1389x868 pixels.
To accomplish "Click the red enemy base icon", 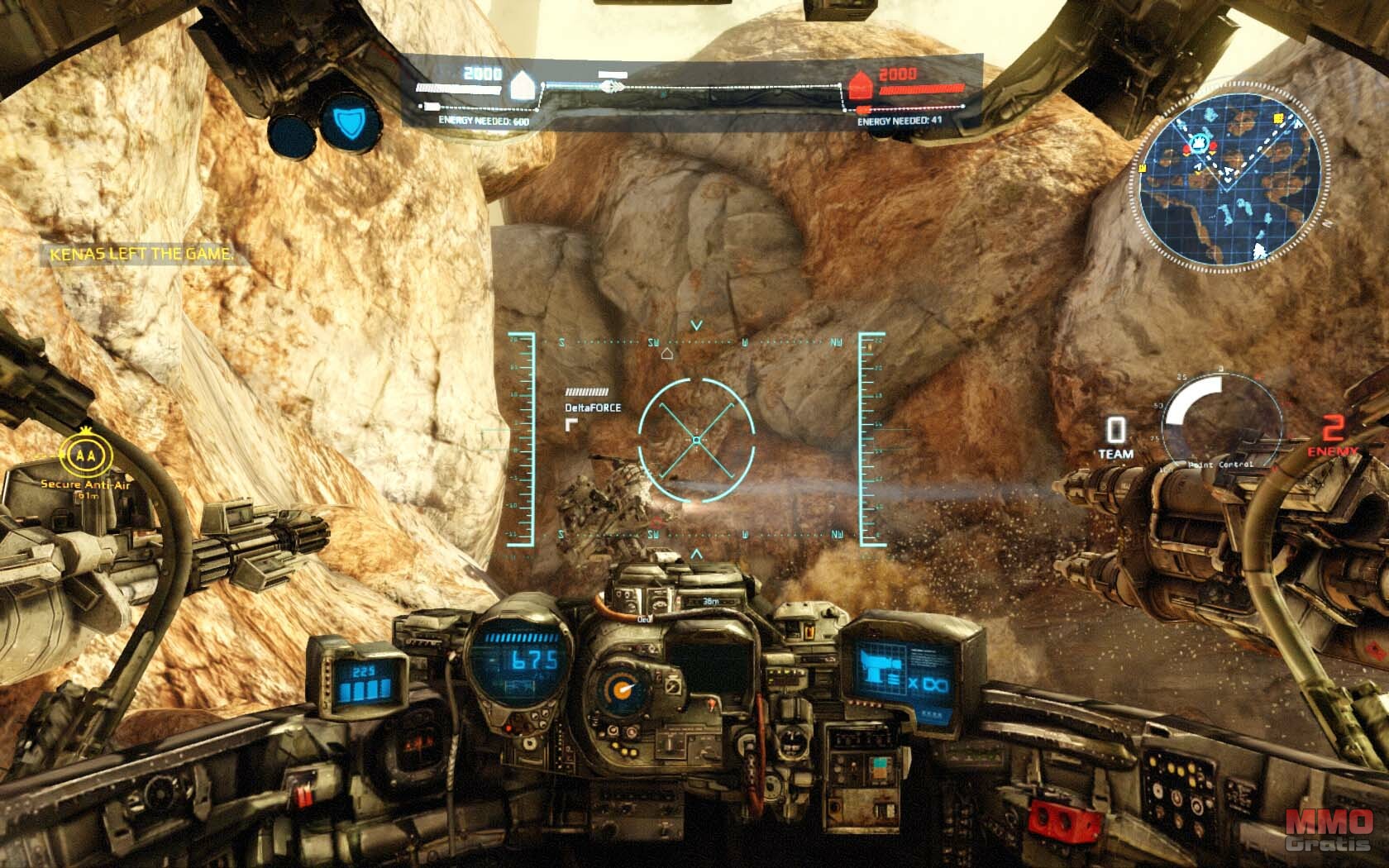I will coord(861,83).
